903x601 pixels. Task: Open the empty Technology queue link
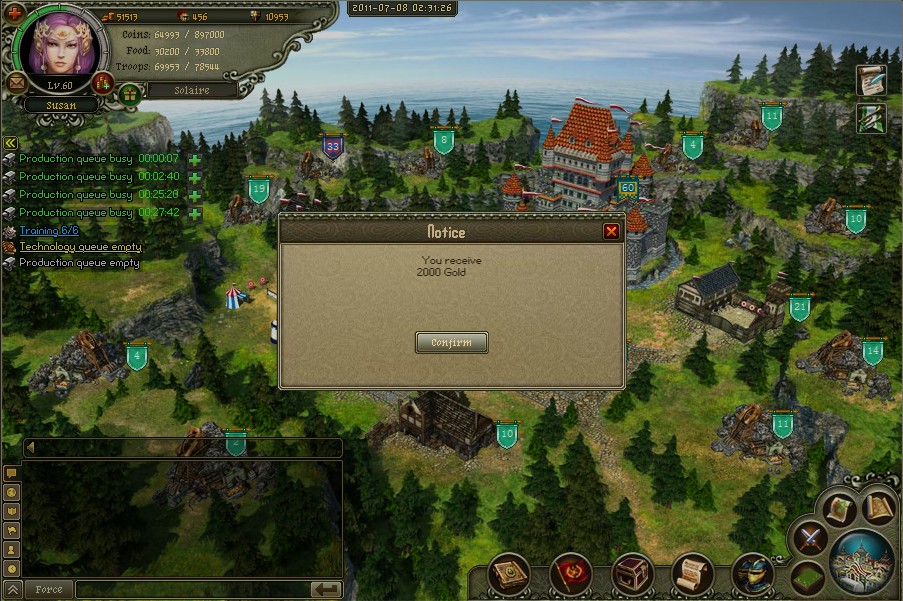80,246
